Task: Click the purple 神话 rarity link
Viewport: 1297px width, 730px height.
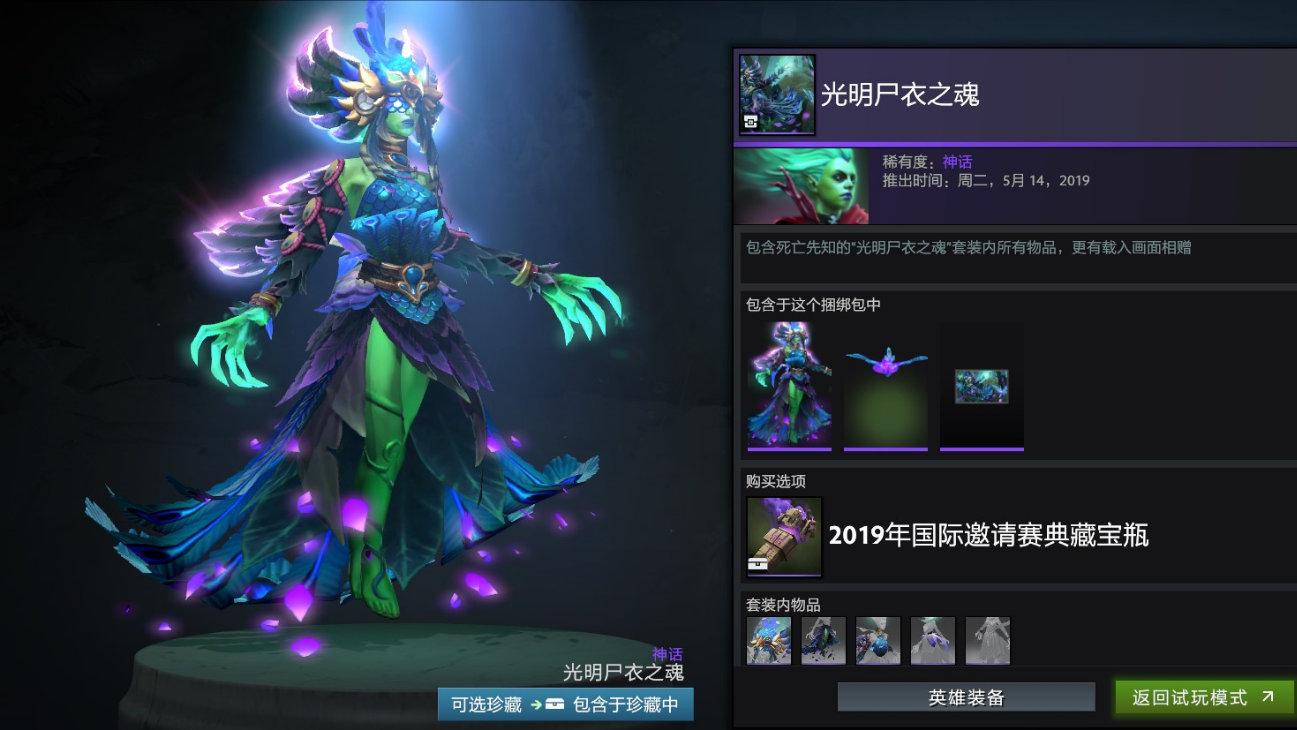Action: click(958, 161)
